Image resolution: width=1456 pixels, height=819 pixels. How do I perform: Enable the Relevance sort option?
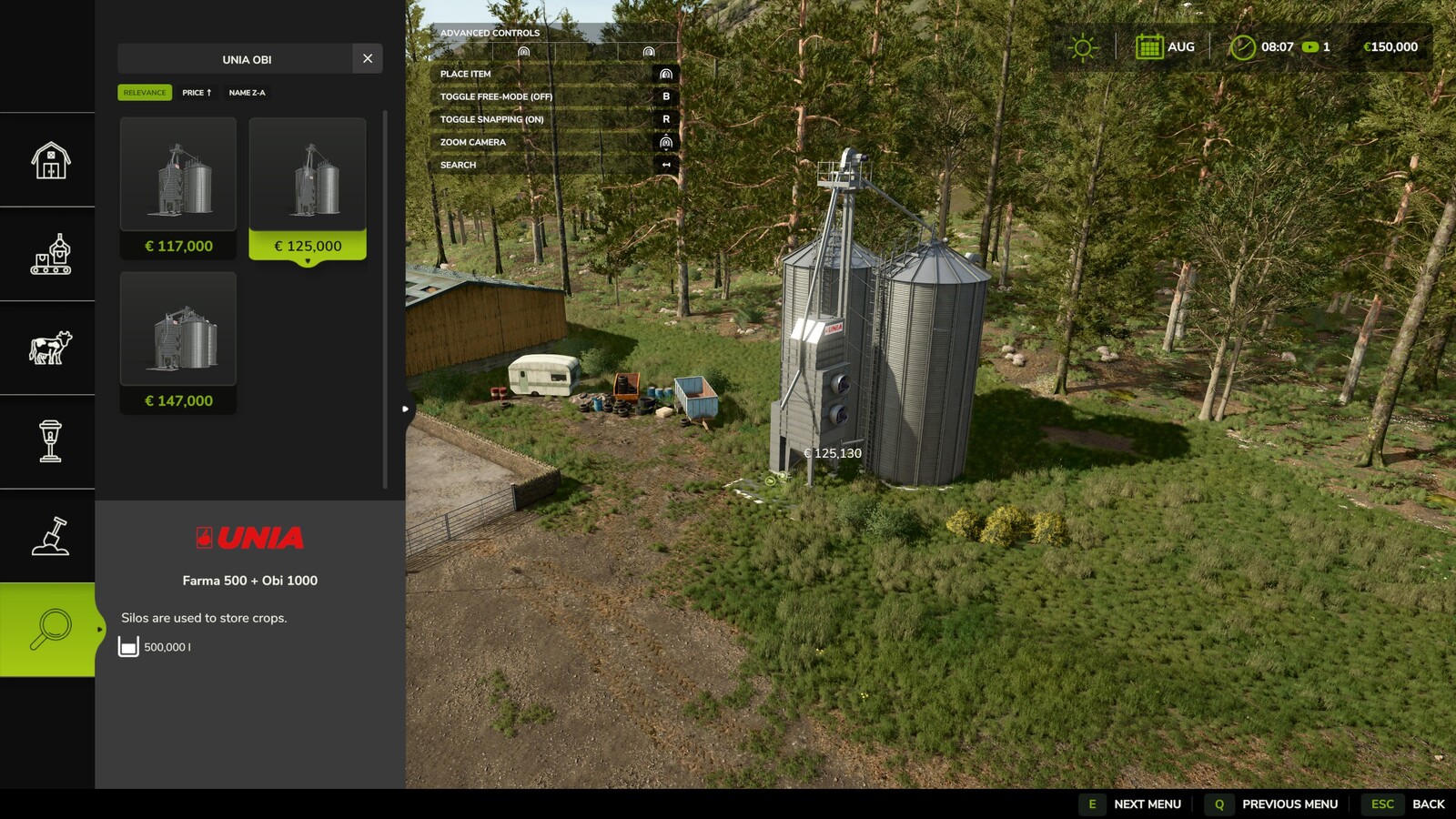pos(146,92)
